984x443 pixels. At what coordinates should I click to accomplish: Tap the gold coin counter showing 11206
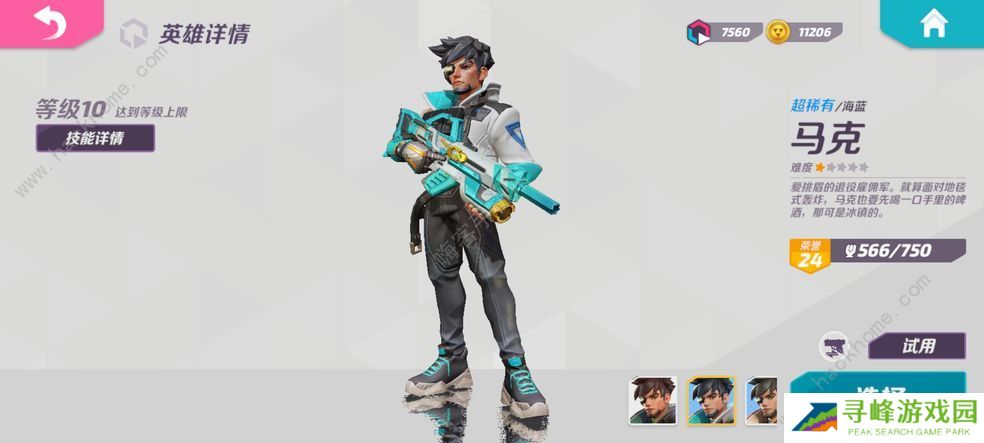pos(805,33)
